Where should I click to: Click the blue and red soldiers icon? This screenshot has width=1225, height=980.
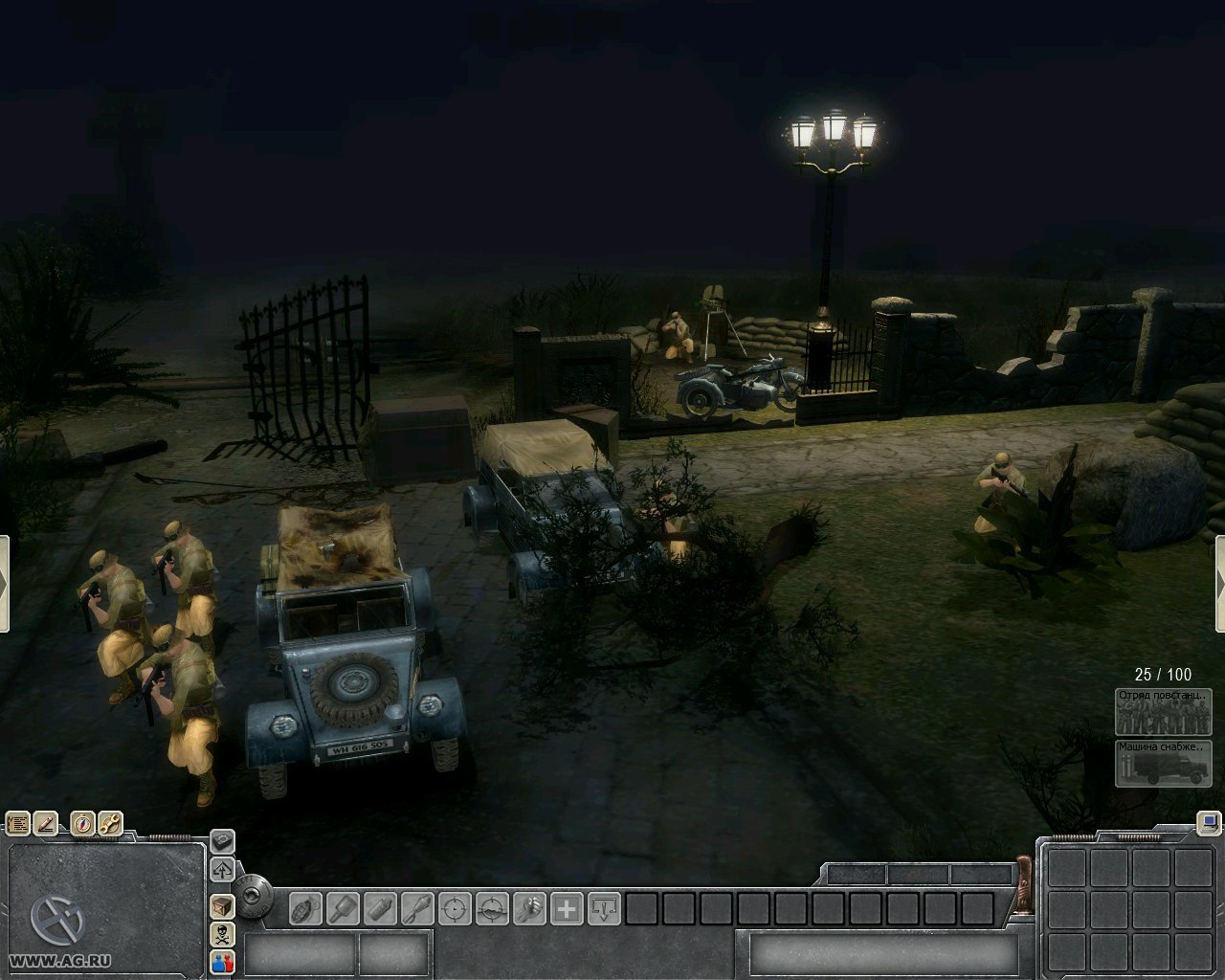[222, 962]
